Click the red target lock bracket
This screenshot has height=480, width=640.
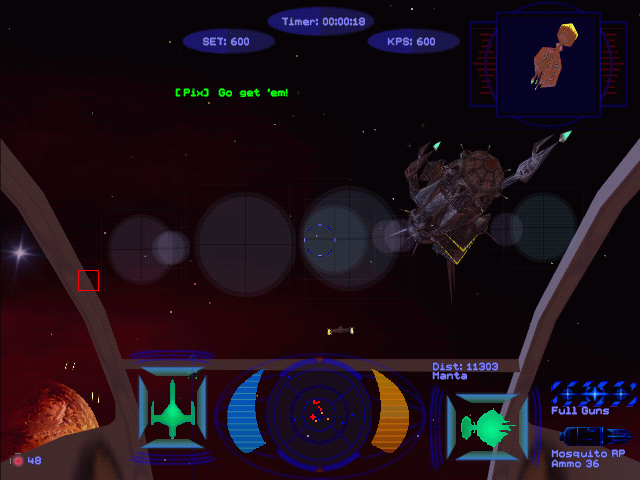pos(88,280)
